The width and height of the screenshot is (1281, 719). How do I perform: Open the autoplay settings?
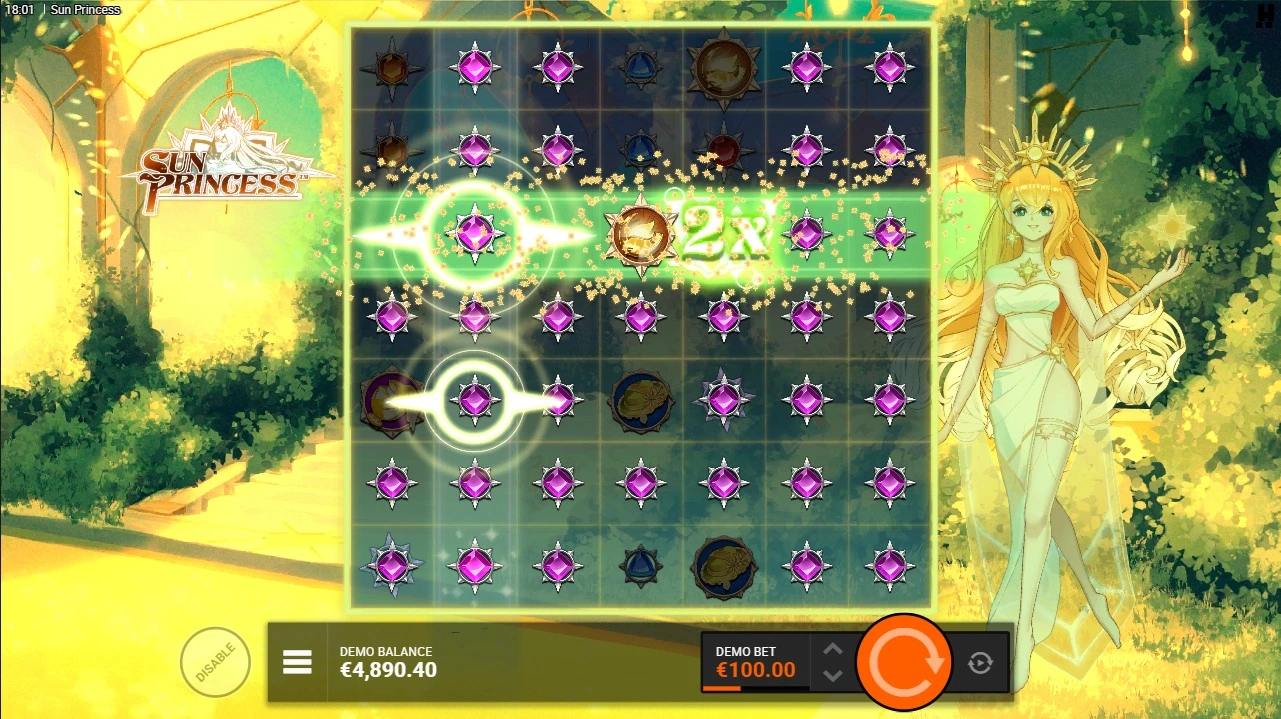coord(980,662)
